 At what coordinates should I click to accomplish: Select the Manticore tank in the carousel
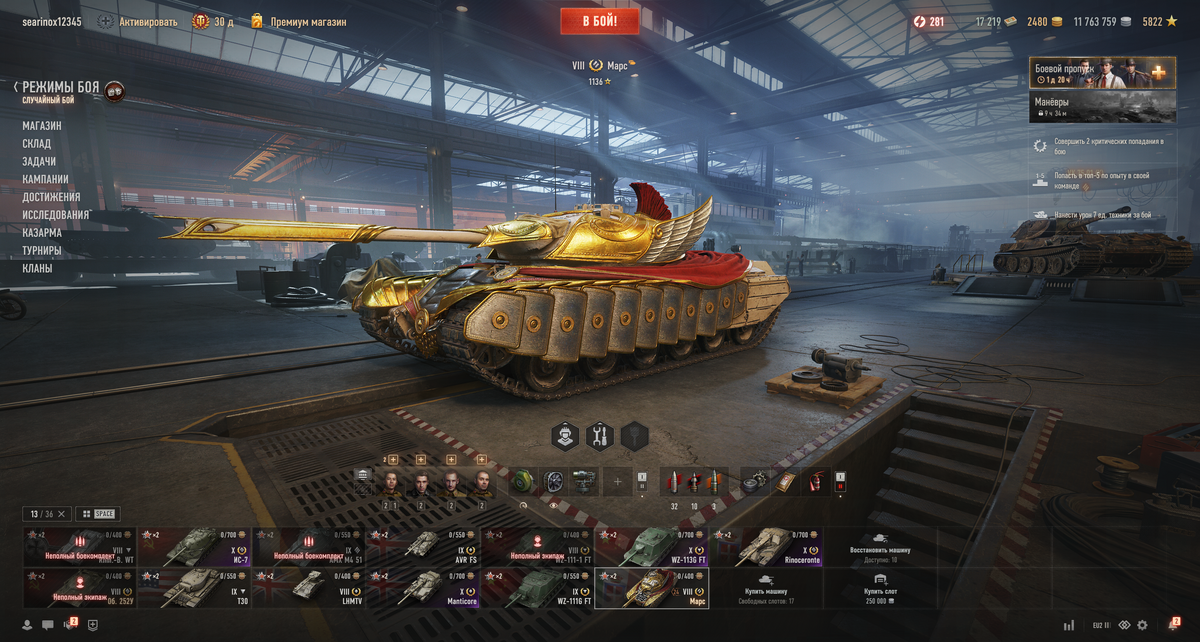(422, 589)
